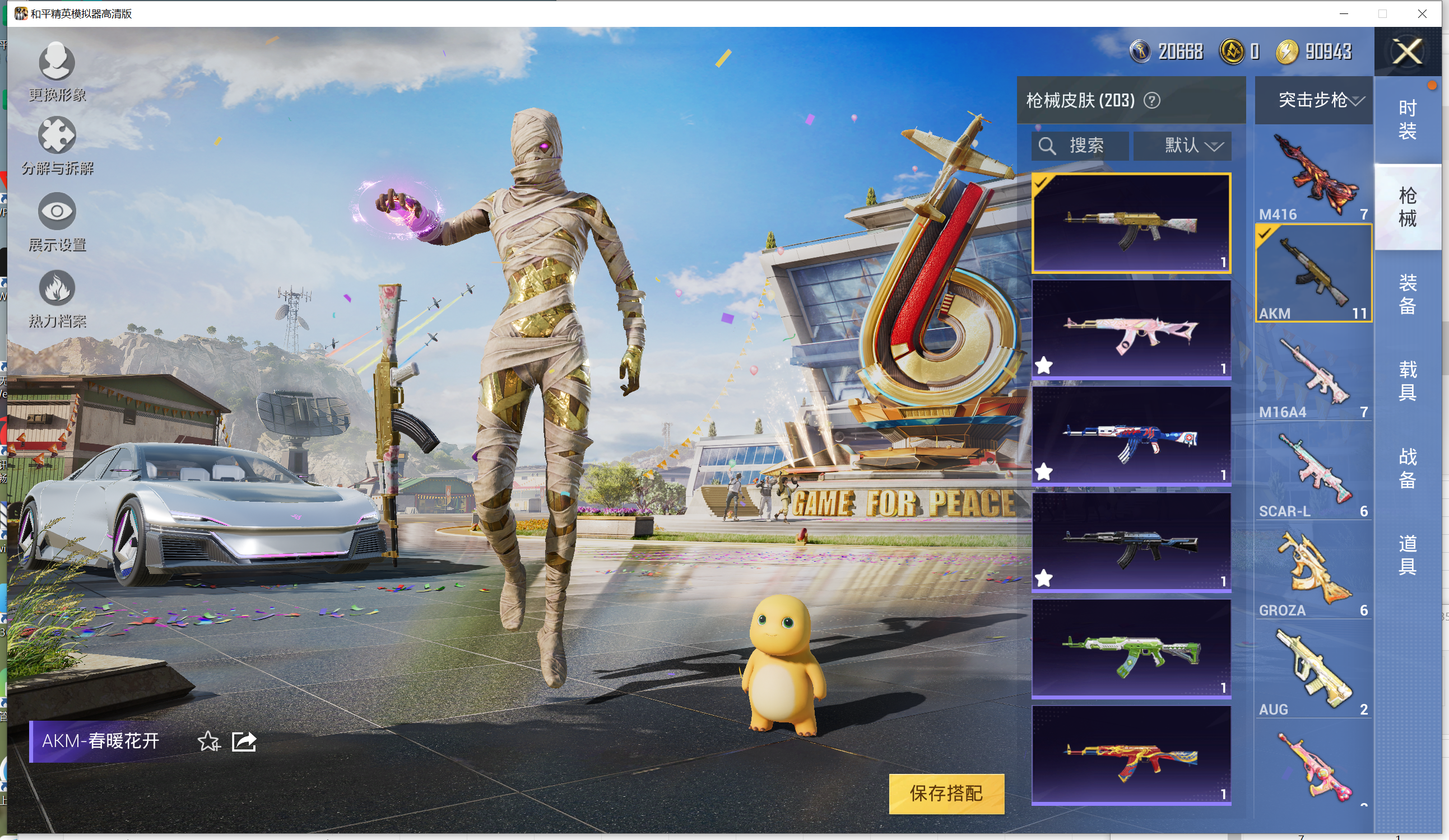
Task: Minimize the emulator window
Action: point(1344,14)
